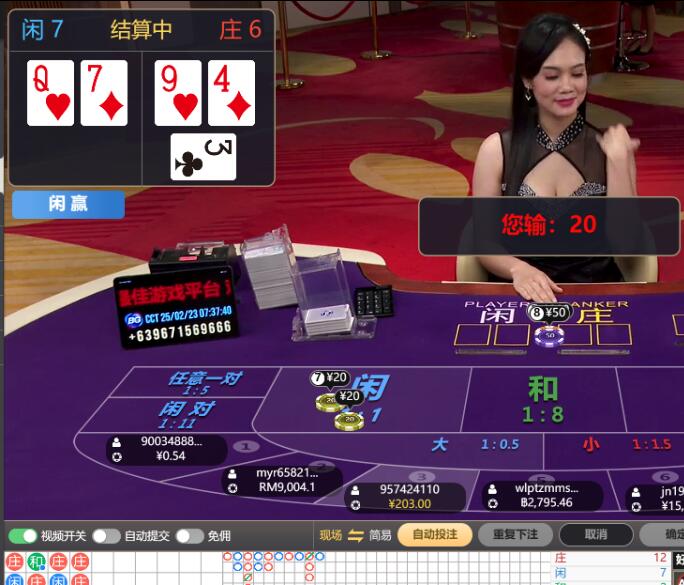
Task: Toggle the 免佣 commission-free switch
Action: (x=189, y=536)
